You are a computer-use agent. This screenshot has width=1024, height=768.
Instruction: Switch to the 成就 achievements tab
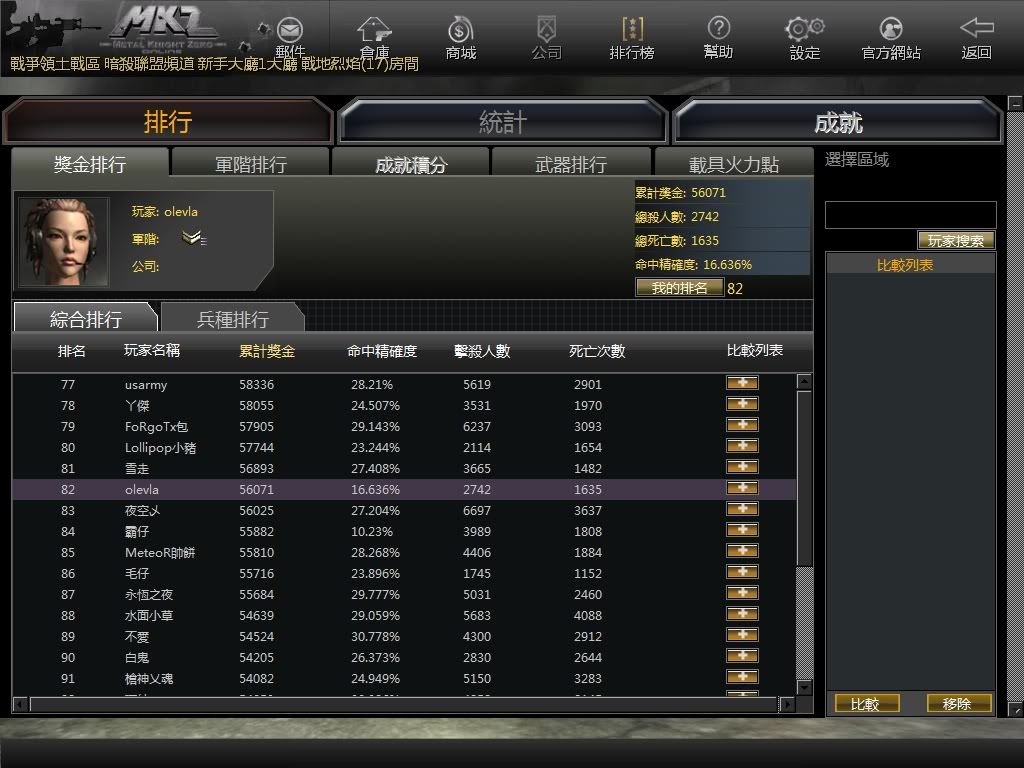838,122
